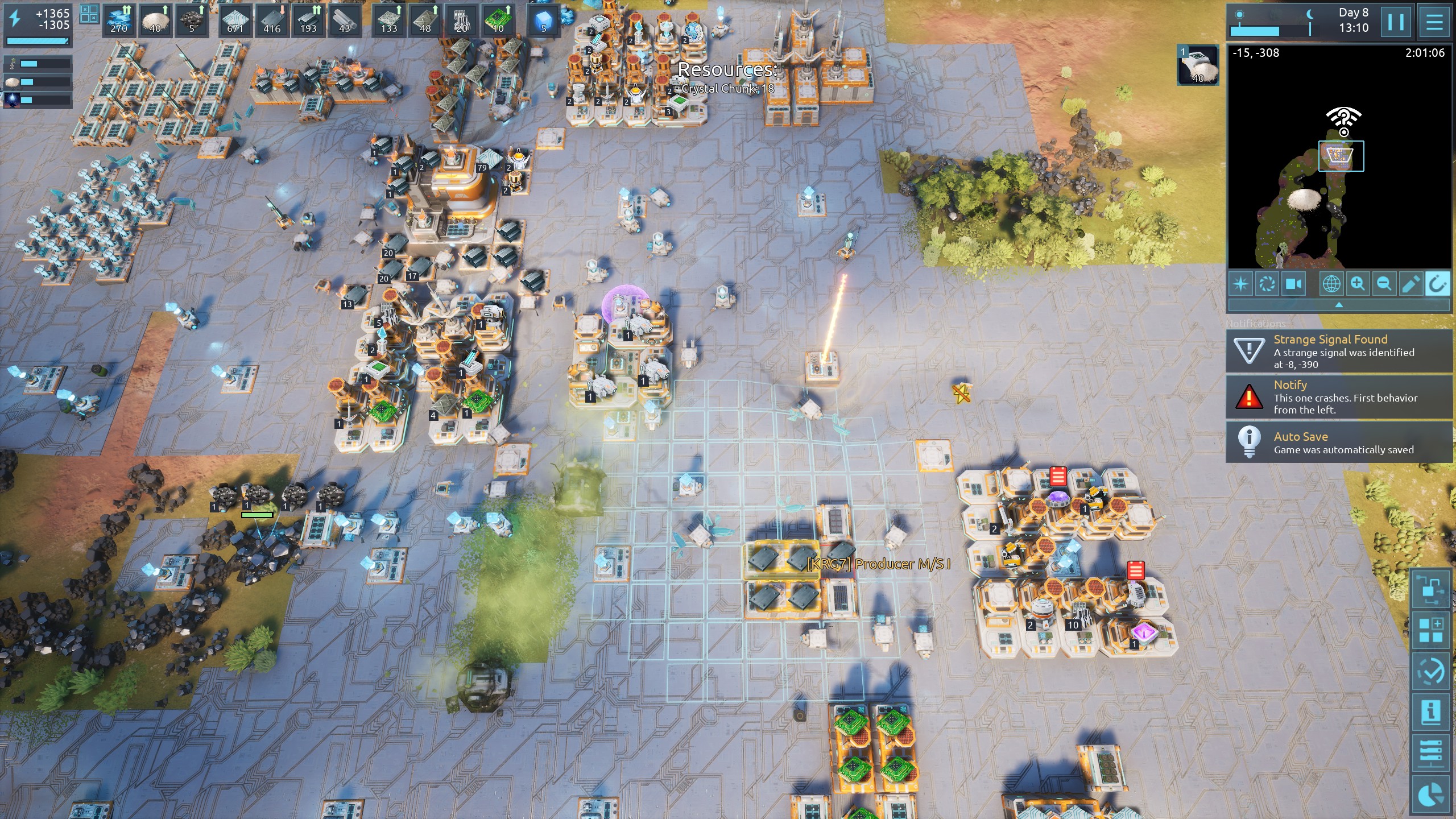Open the build grid with plus button

(x=1430, y=631)
